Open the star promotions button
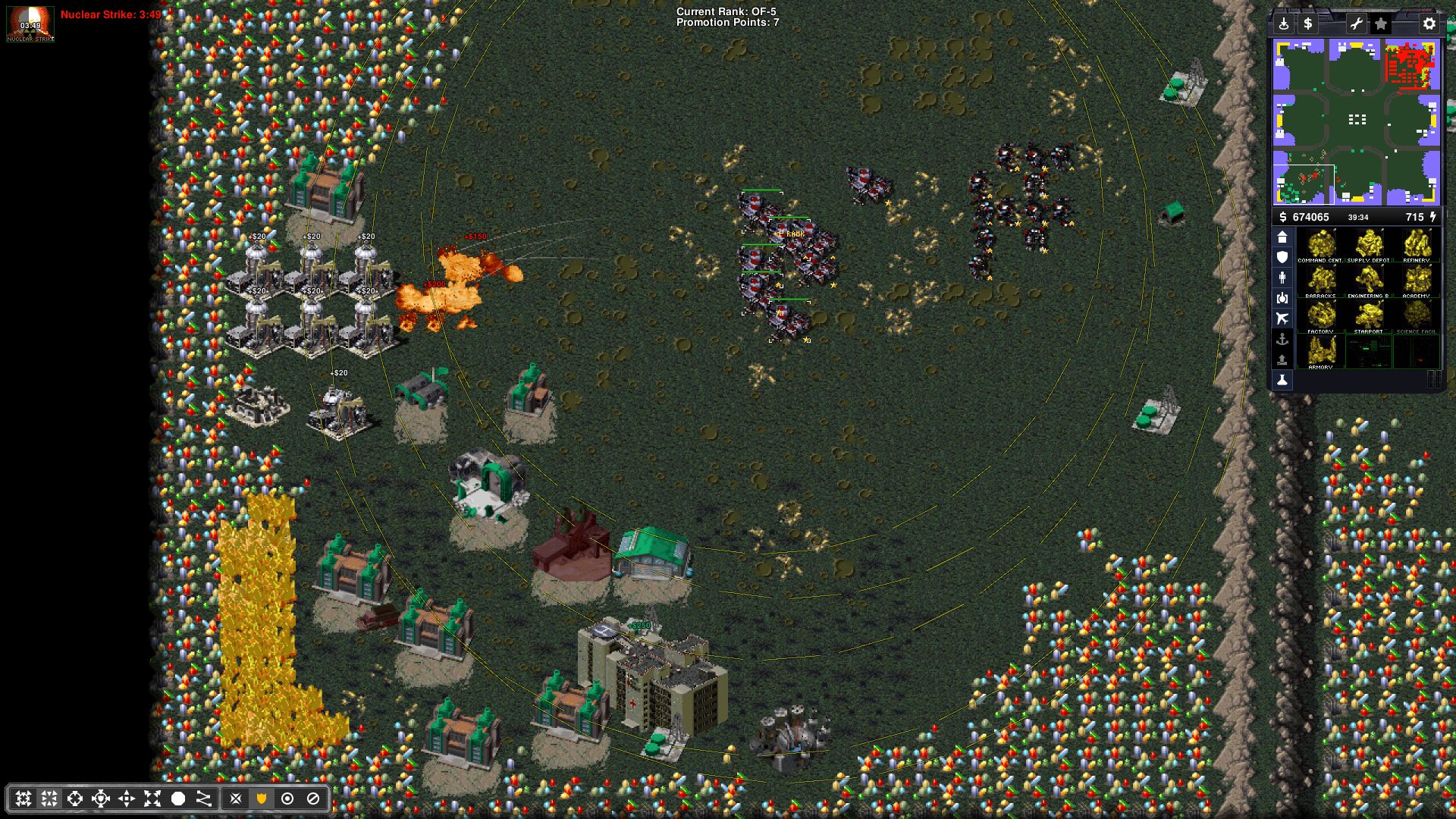The width and height of the screenshot is (1456, 819). point(1381,24)
